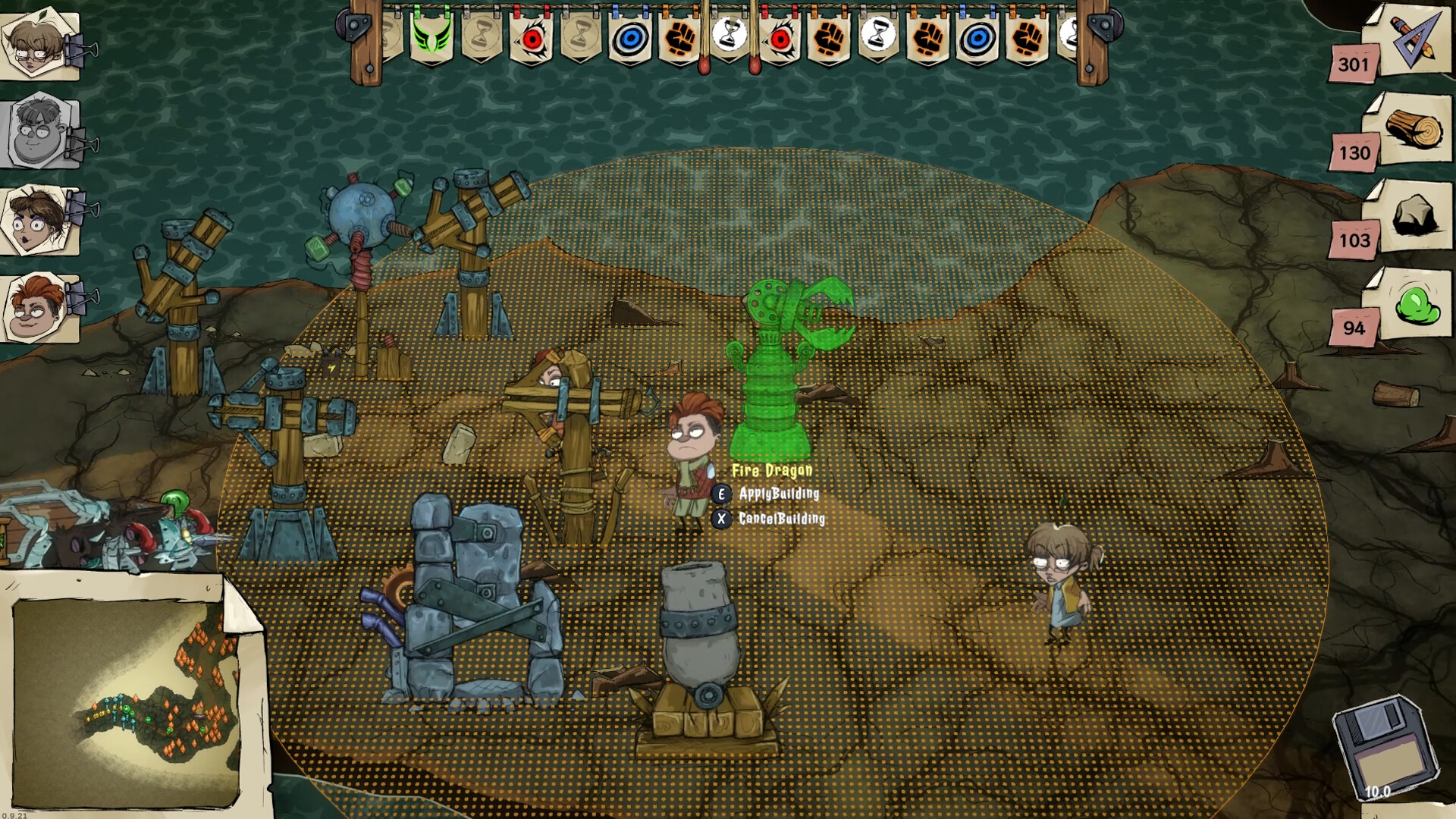The height and width of the screenshot is (819, 1456).
Task: Click the first red eye banner flag
Action: tap(531, 38)
